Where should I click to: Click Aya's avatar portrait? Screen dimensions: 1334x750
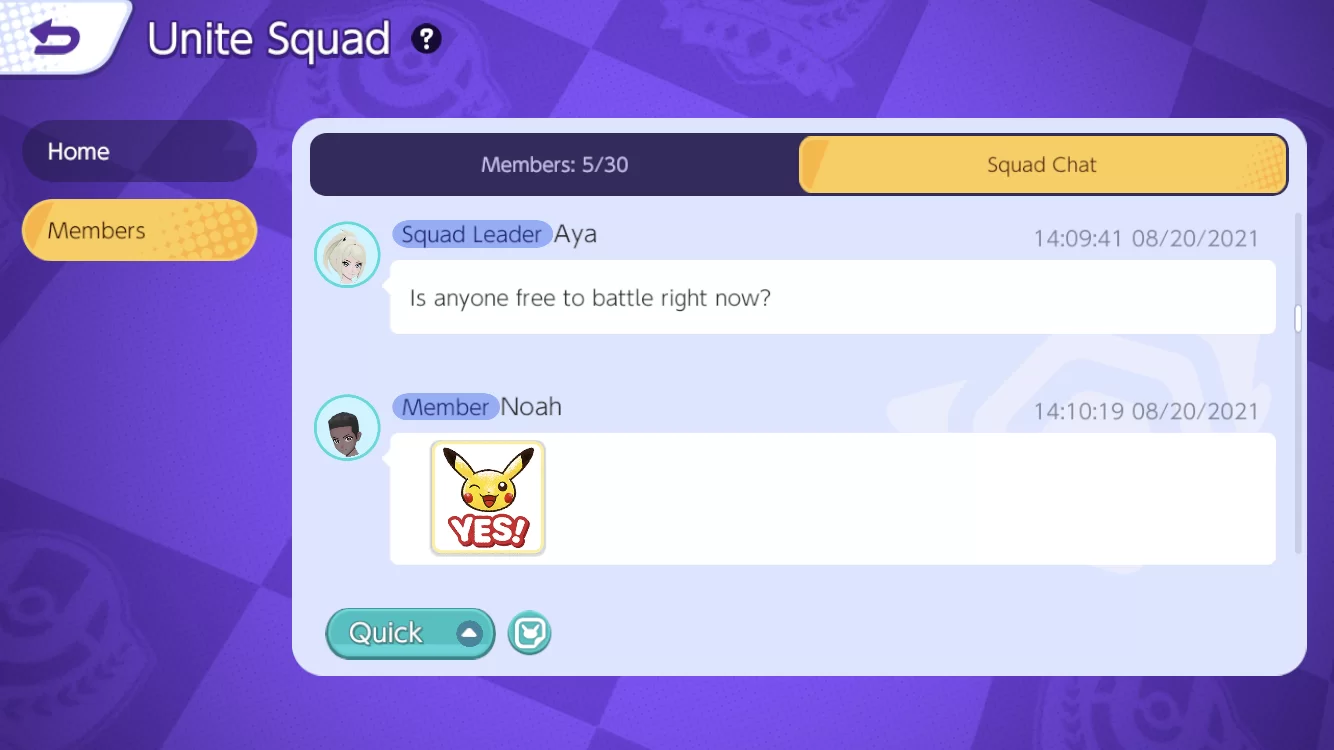point(346,254)
